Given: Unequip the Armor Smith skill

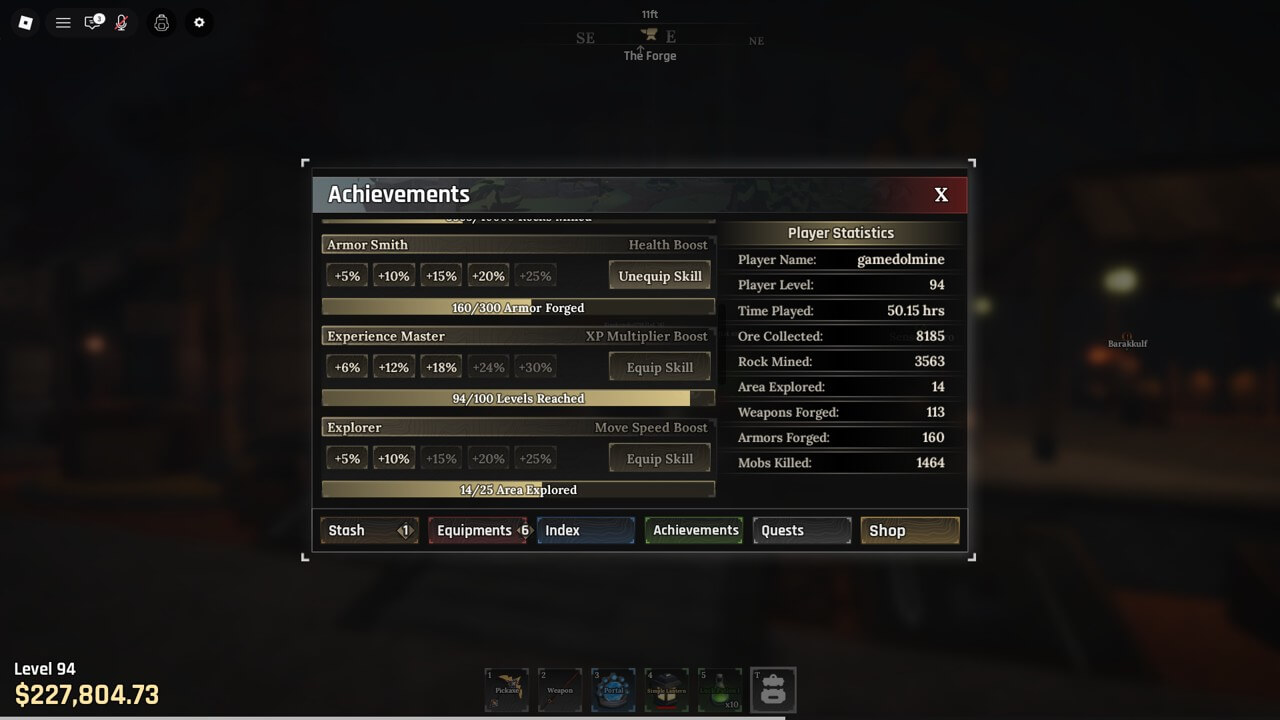Looking at the screenshot, I should [659, 276].
